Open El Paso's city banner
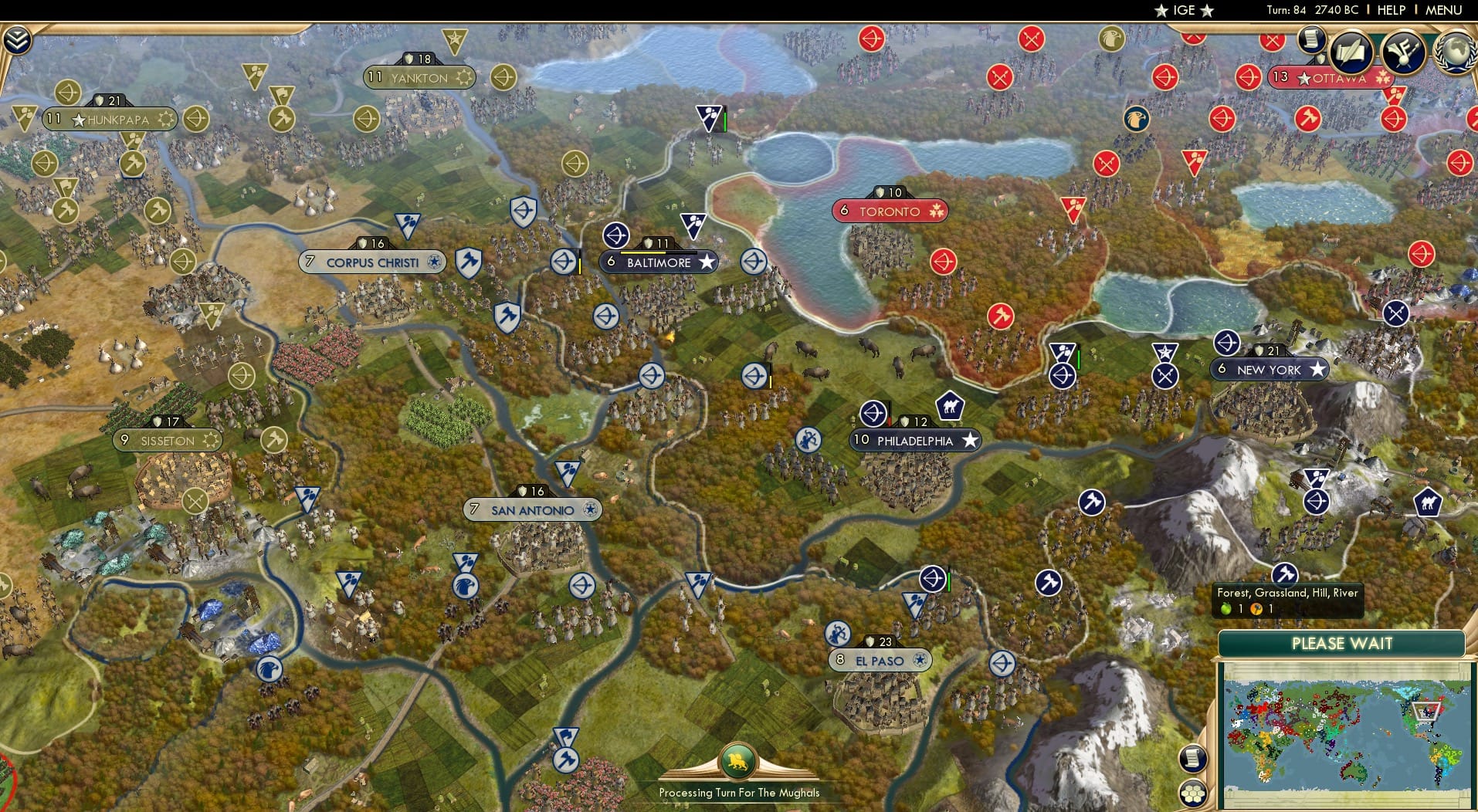This screenshot has width=1478, height=812. pos(880,660)
